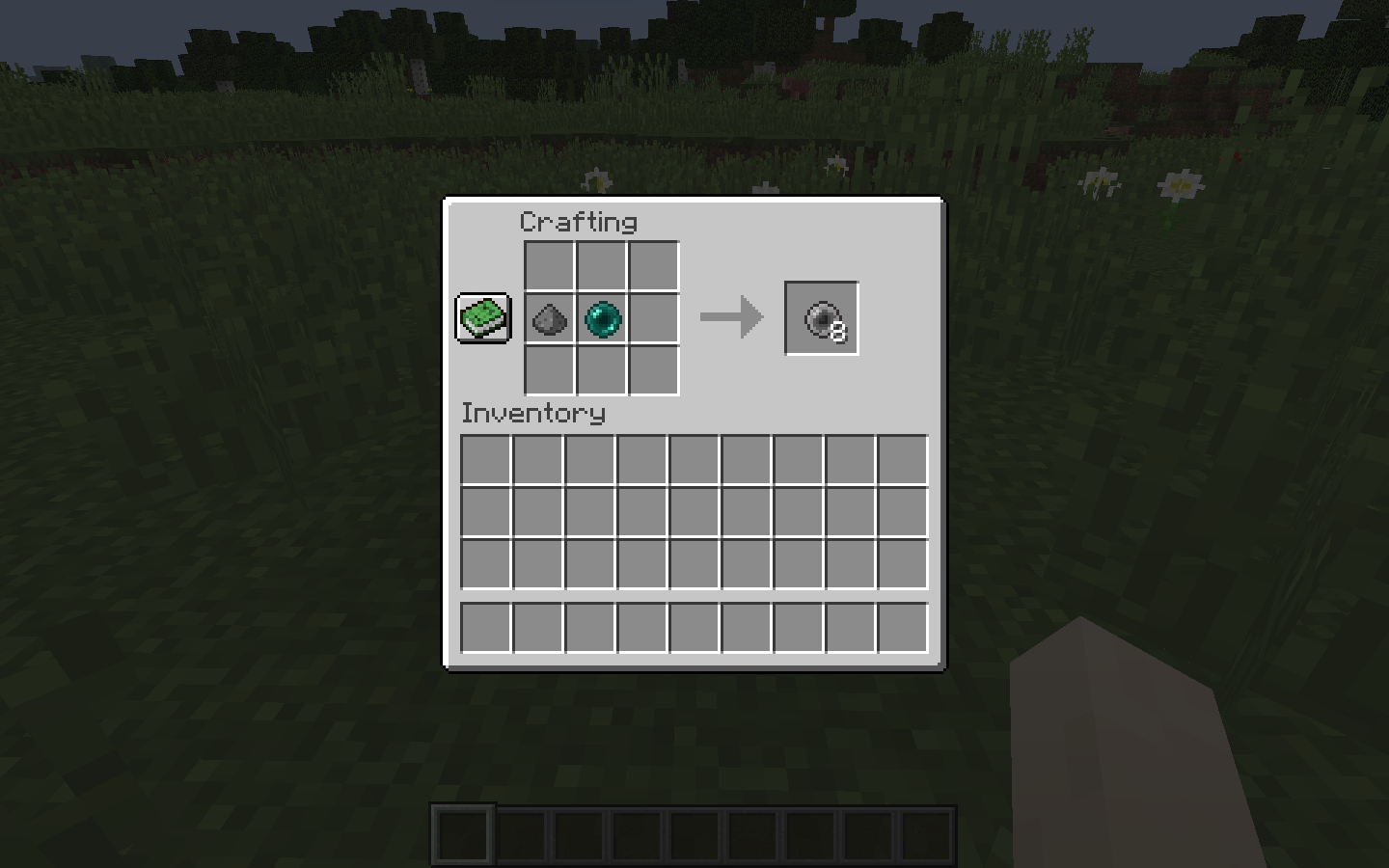The image size is (1389, 868).
Task: Toggle the recipe book panel open
Action: click(481, 317)
